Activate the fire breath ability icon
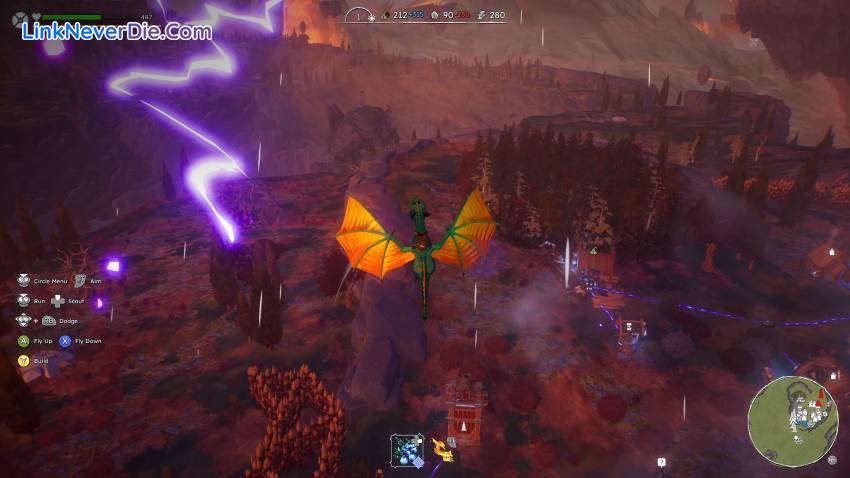Viewport: 850px width, 478px height. [442, 450]
